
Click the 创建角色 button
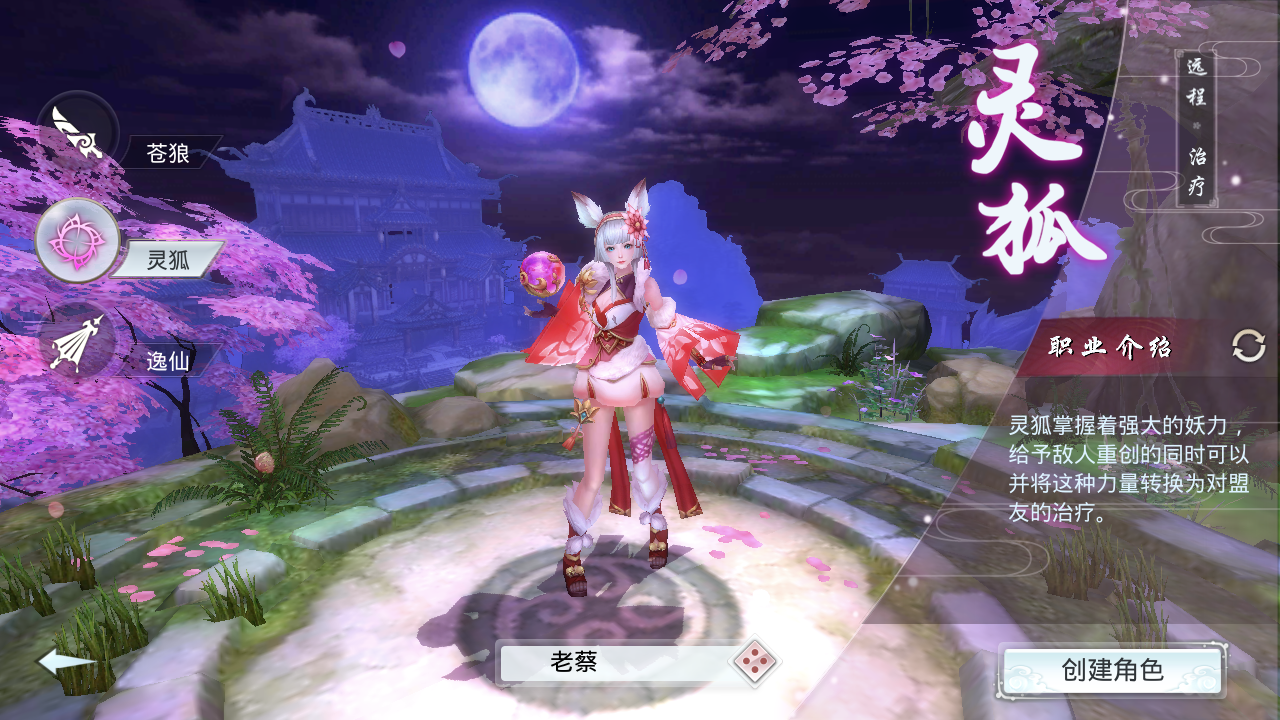(x=1113, y=669)
